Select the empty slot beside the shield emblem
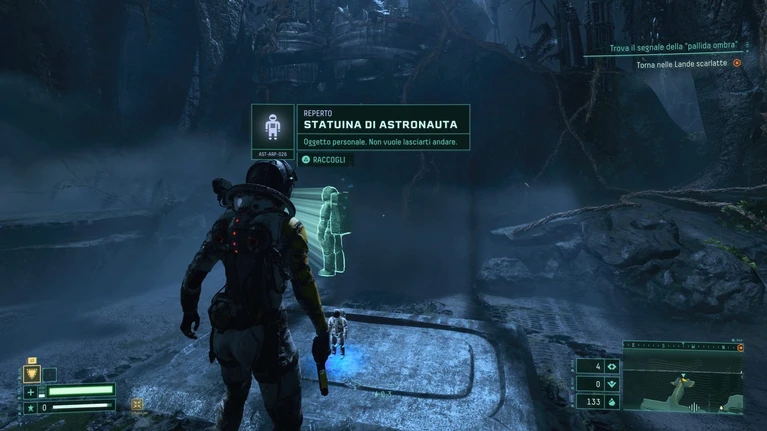The height and width of the screenshot is (431, 767). pos(49,374)
